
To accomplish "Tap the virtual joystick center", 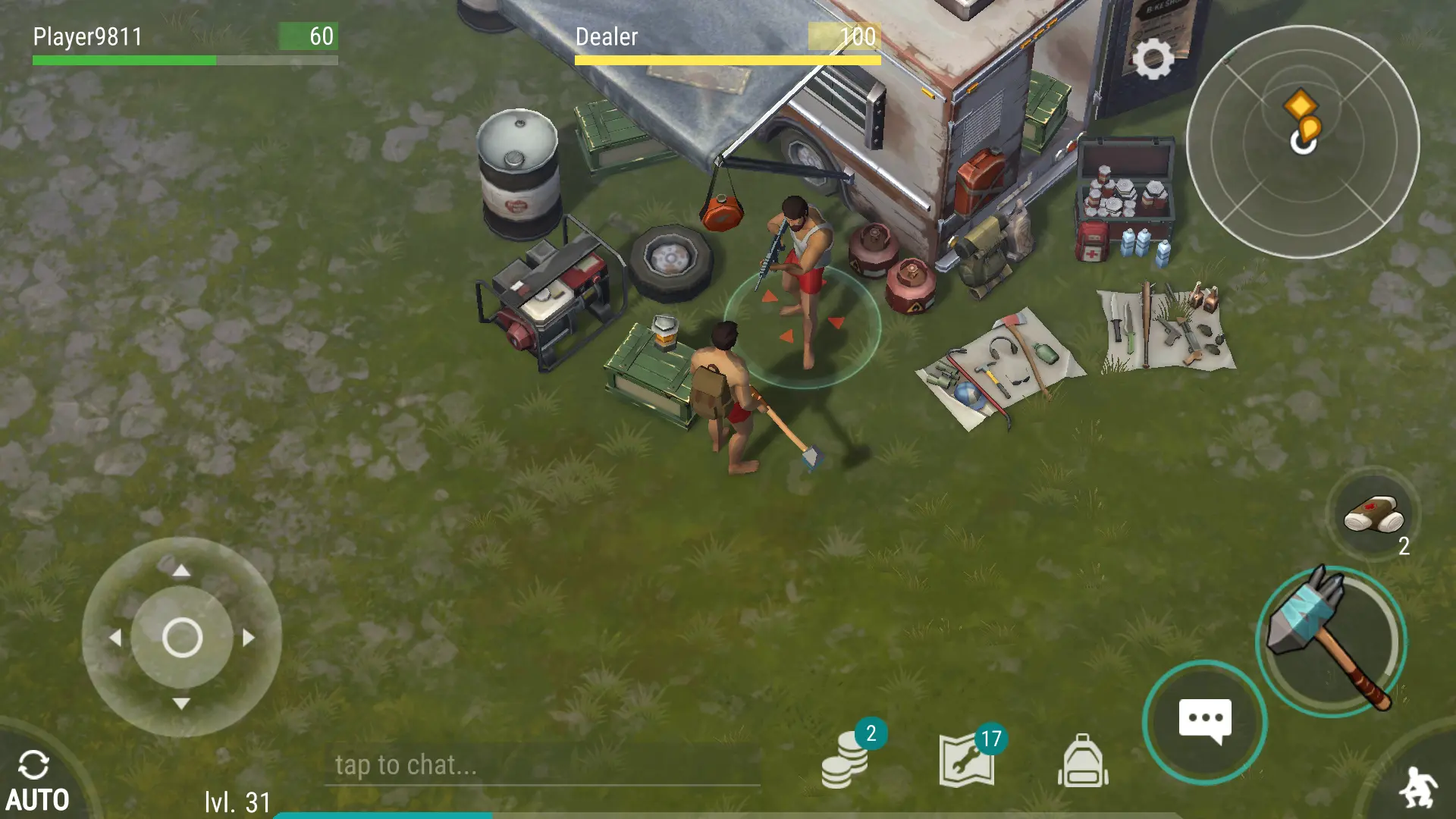I will pyautogui.click(x=182, y=637).
